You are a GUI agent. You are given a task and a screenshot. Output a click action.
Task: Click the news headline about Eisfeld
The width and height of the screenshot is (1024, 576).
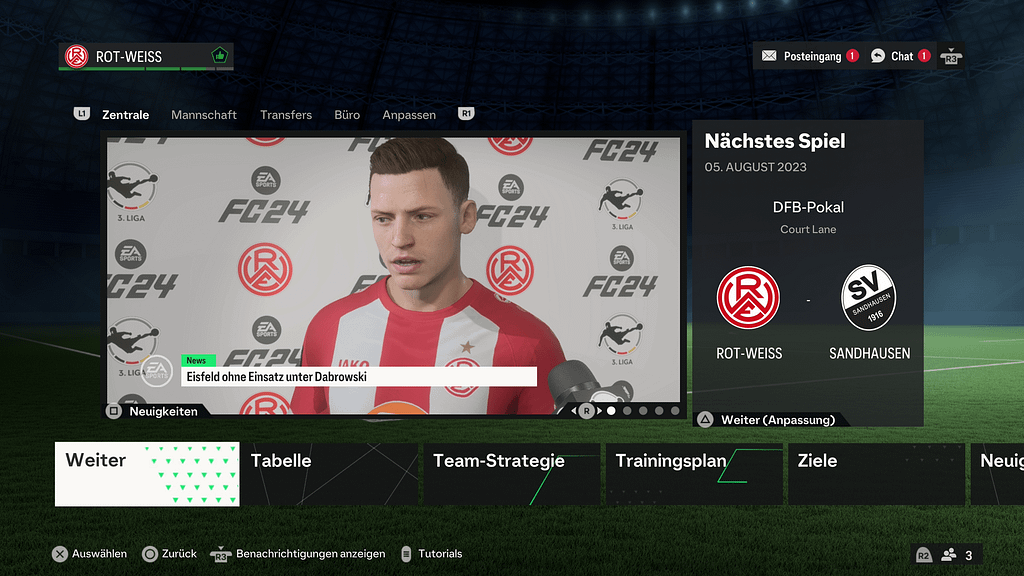[x=359, y=377]
